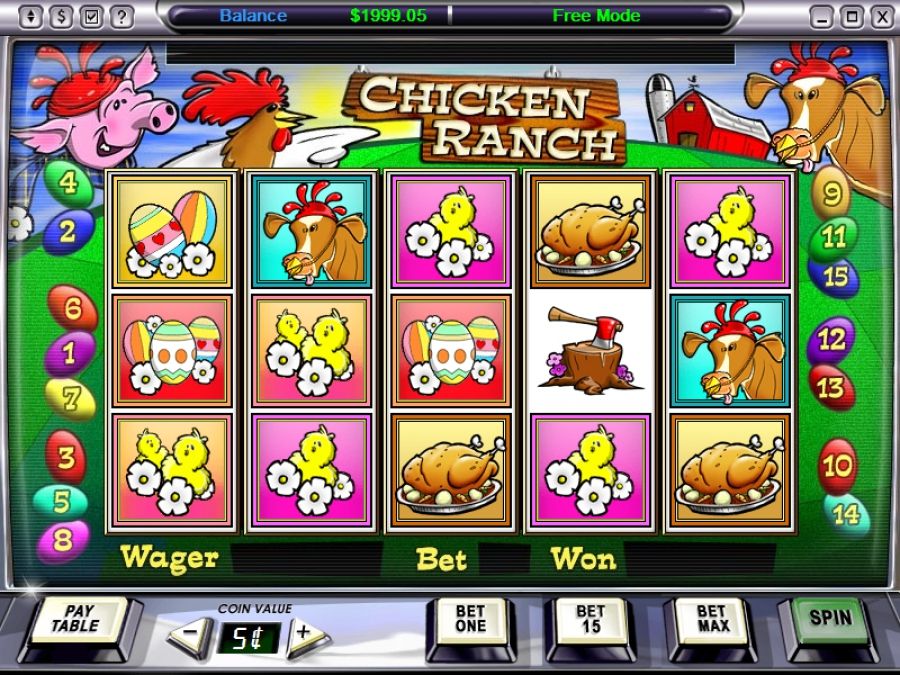Pick payline egg number 10
The width and height of the screenshot is (900, 675).
click(838, 465)
